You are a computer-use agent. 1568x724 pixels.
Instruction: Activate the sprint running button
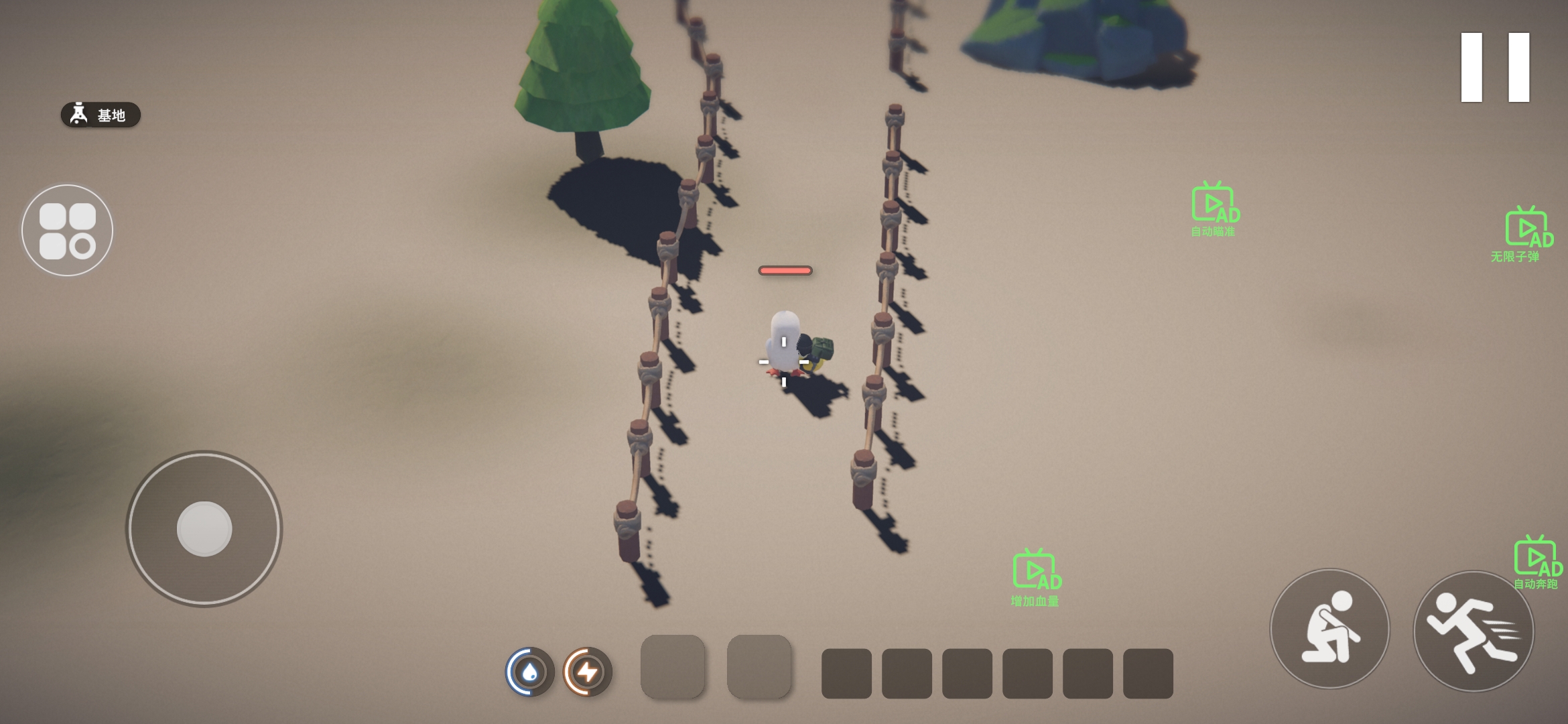point(1473,631)
